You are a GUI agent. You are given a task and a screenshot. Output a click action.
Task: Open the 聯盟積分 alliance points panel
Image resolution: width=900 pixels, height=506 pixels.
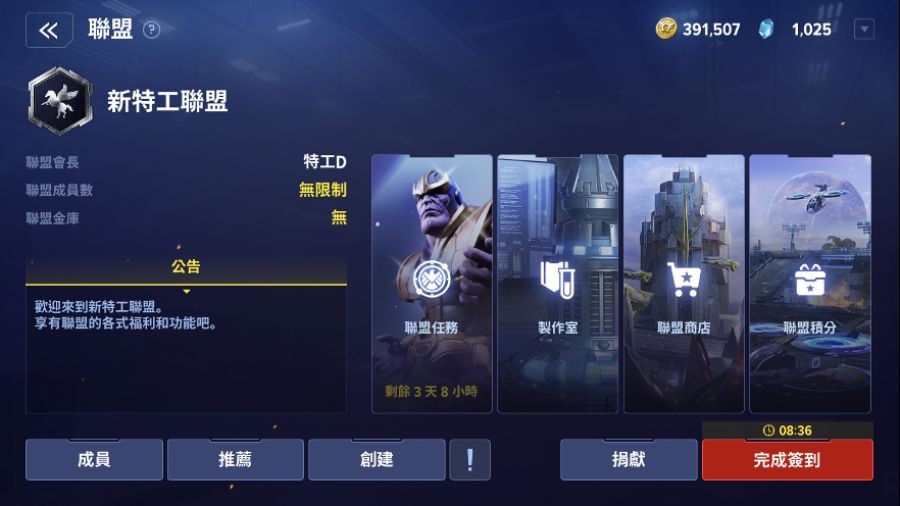click(x=810, y=283)
